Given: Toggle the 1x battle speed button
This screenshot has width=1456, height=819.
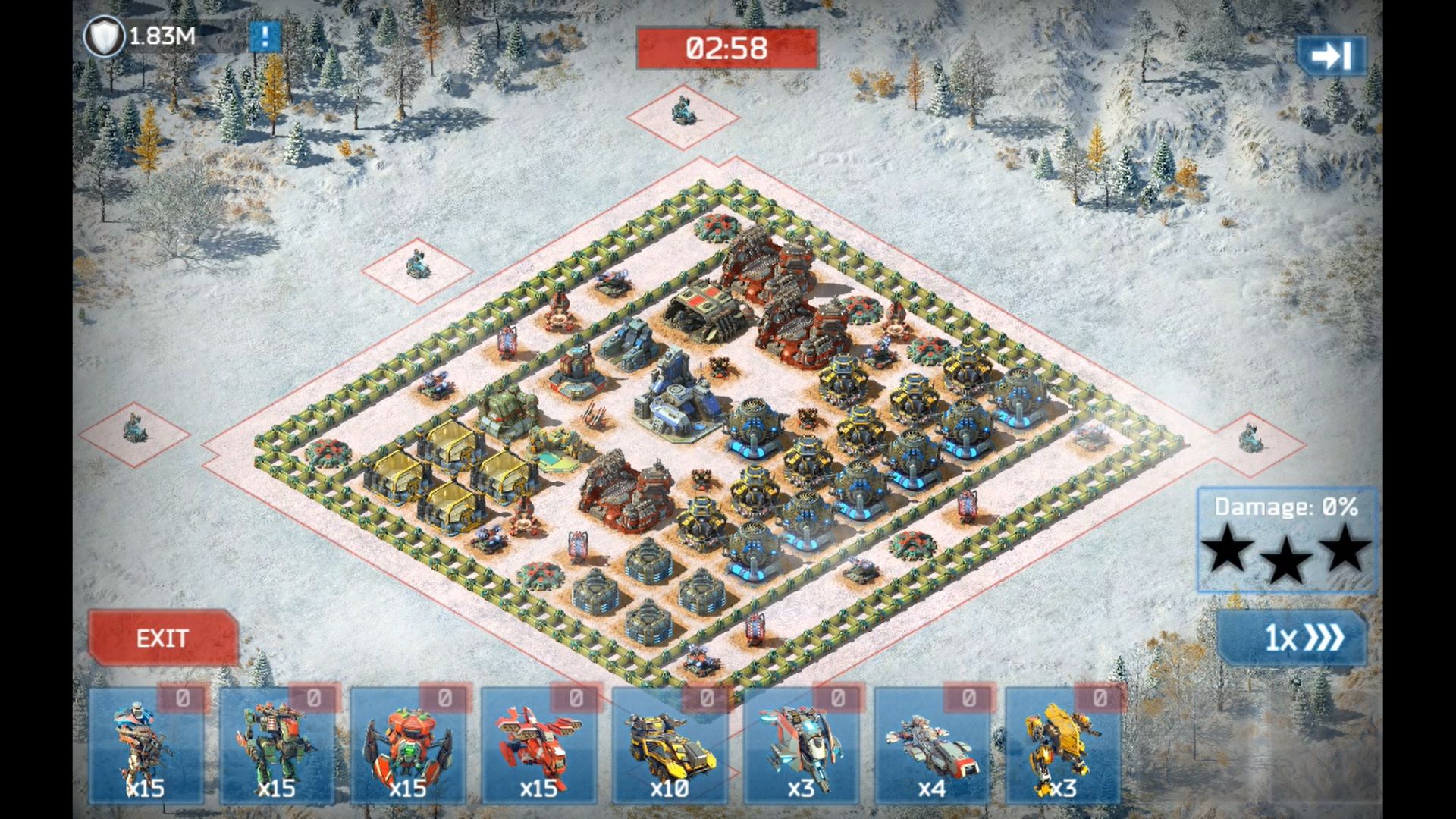Looking at the screenshot, I should point(1292,638).
